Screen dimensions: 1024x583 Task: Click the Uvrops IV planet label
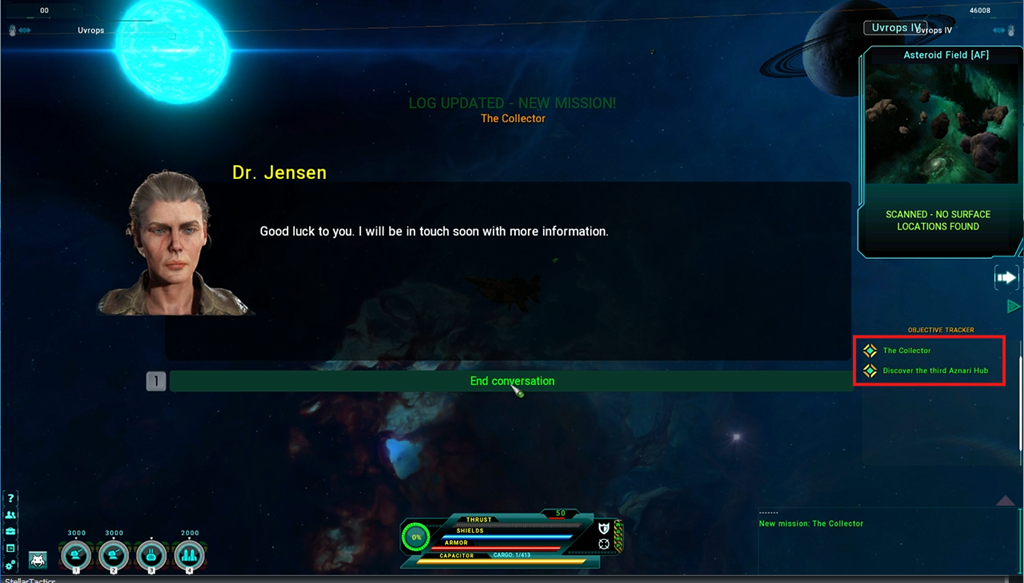[895, 28]
